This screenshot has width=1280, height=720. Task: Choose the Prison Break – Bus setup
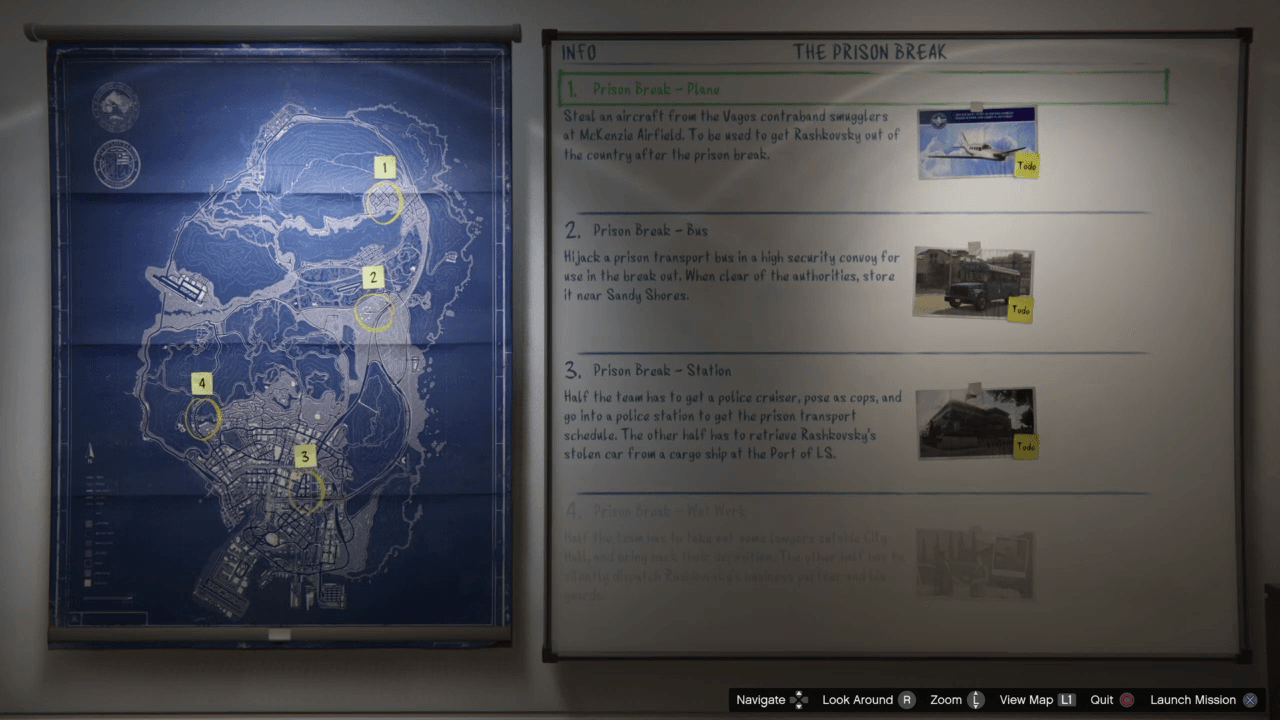650,231
